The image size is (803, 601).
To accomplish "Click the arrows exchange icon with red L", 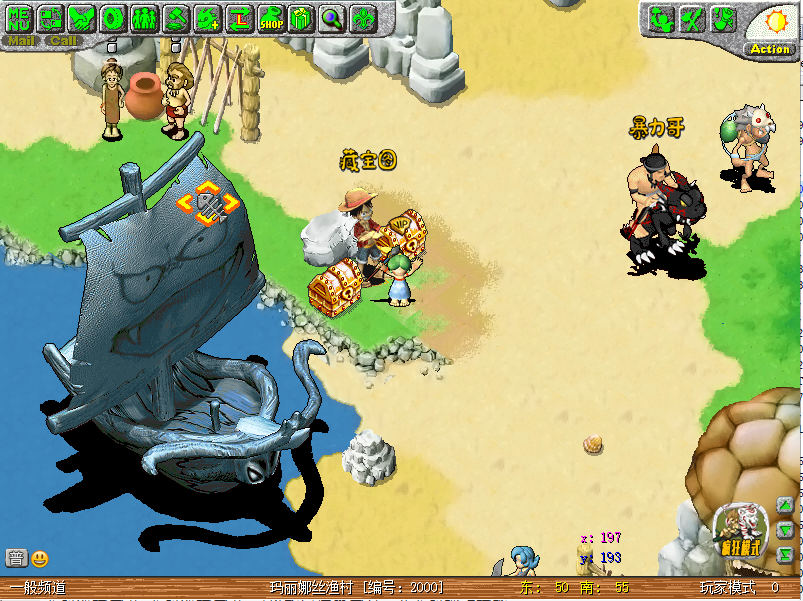I will click(x=239, y=17).
